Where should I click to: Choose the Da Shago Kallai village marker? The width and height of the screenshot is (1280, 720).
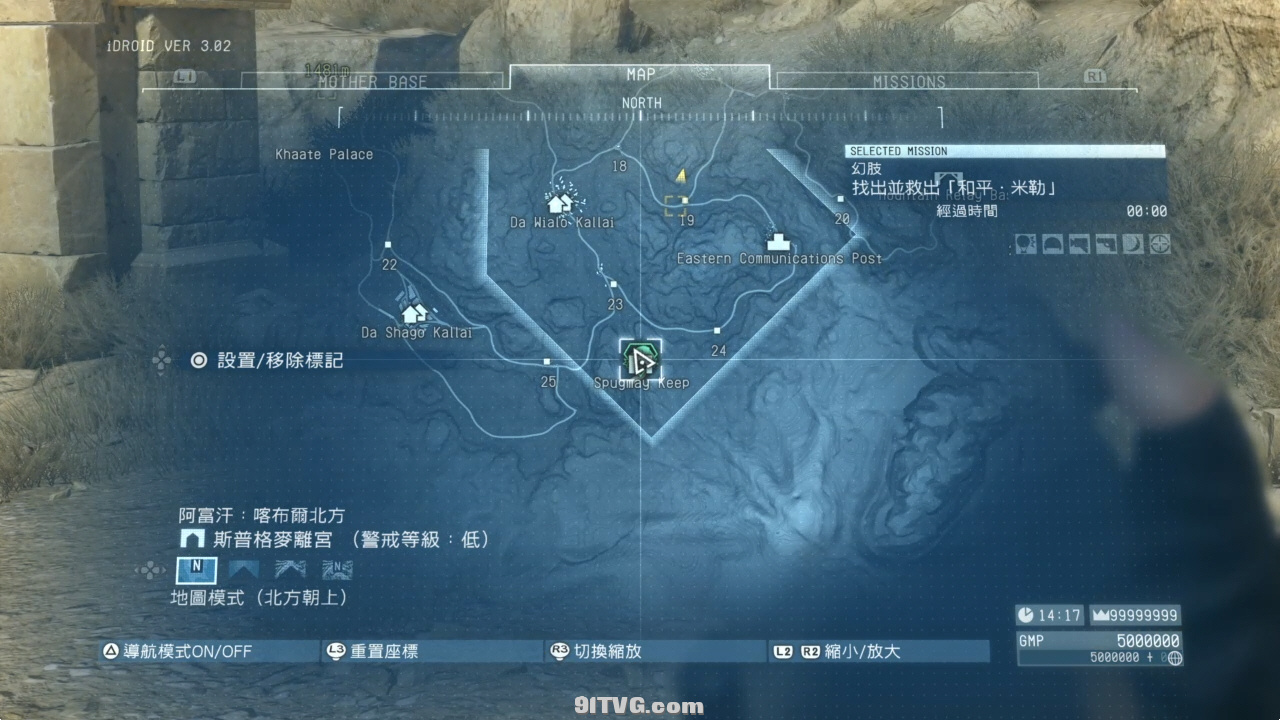click(x=414, y=313)
